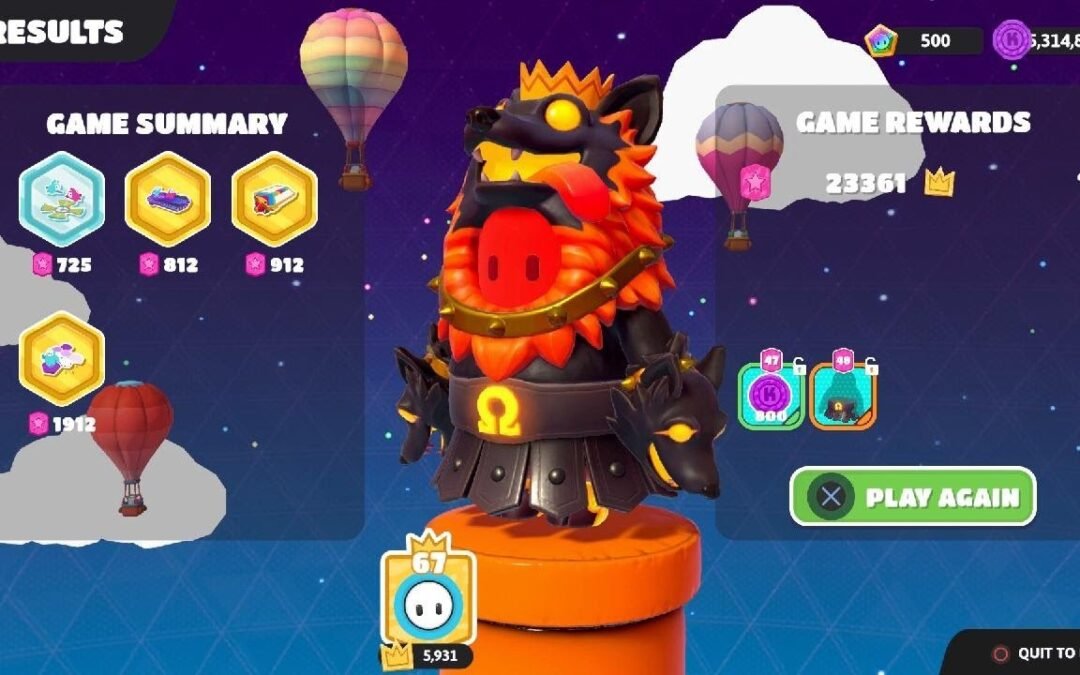The image size is (1080, 675).
Task: Choose the gold medal worth 912
Action: (x=274, y=199)
